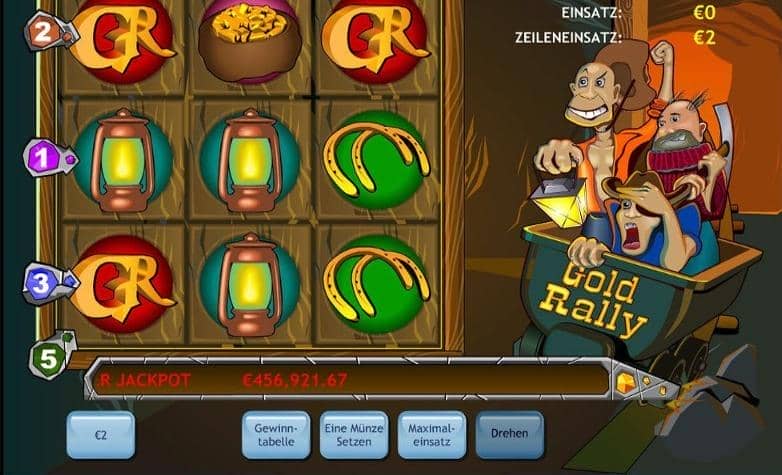Click Eine Münze Setzen button

coord(353,435)
